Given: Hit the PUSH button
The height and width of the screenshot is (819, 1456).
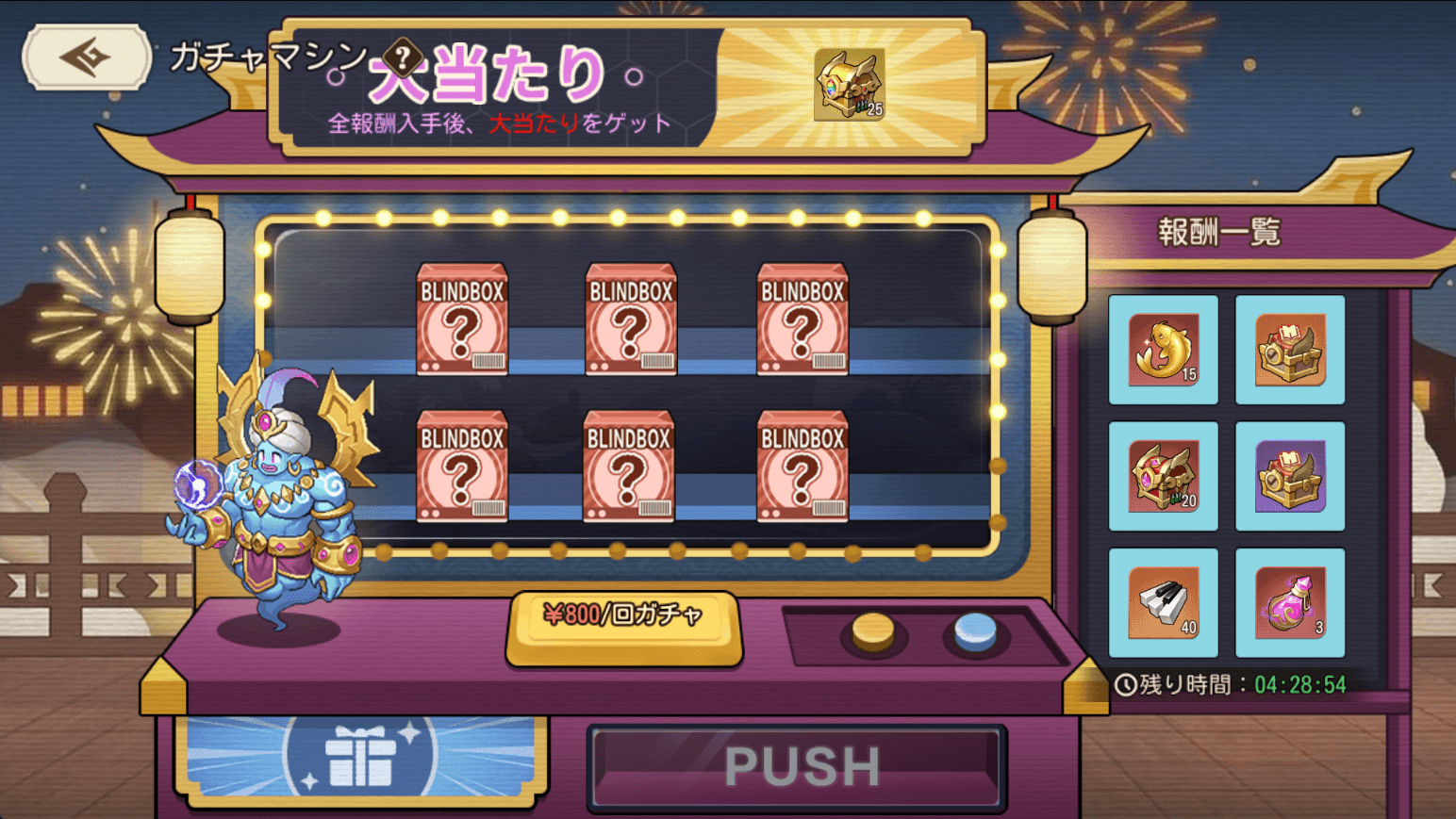Looking at the screenshot, I should (x=798, y=767).
